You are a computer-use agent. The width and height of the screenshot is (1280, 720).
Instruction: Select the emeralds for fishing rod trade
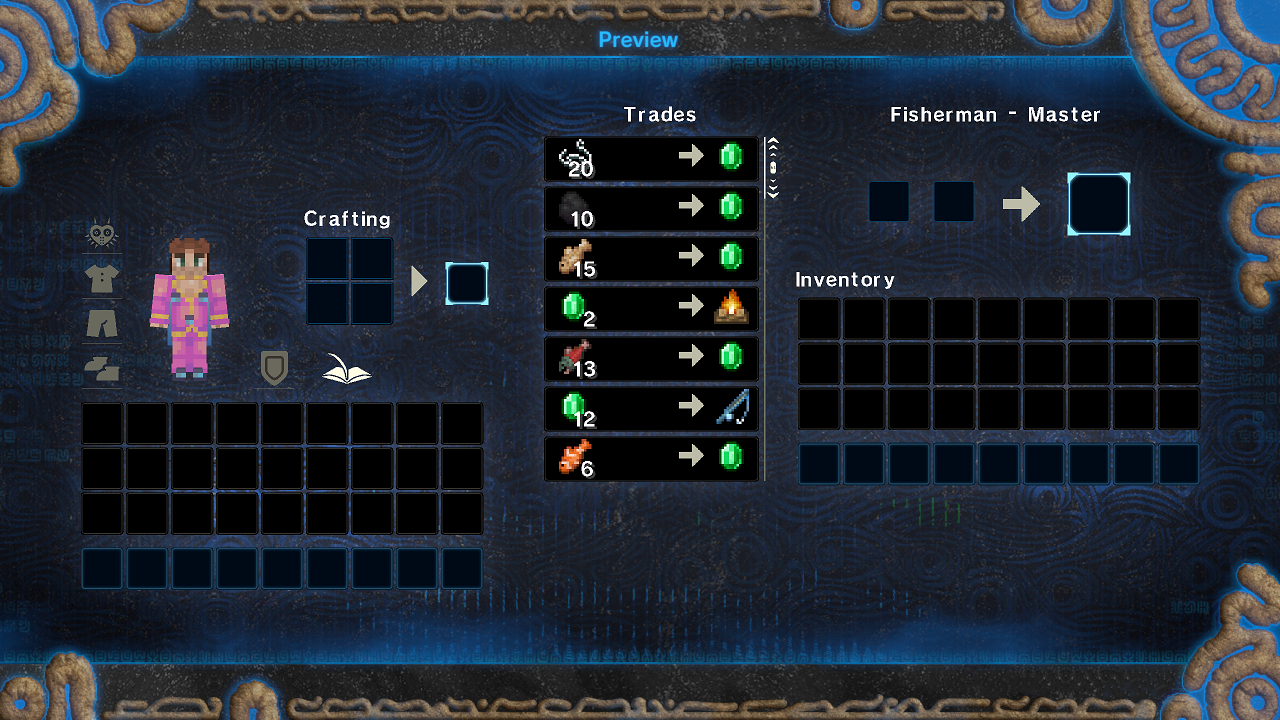coord(651,408)
